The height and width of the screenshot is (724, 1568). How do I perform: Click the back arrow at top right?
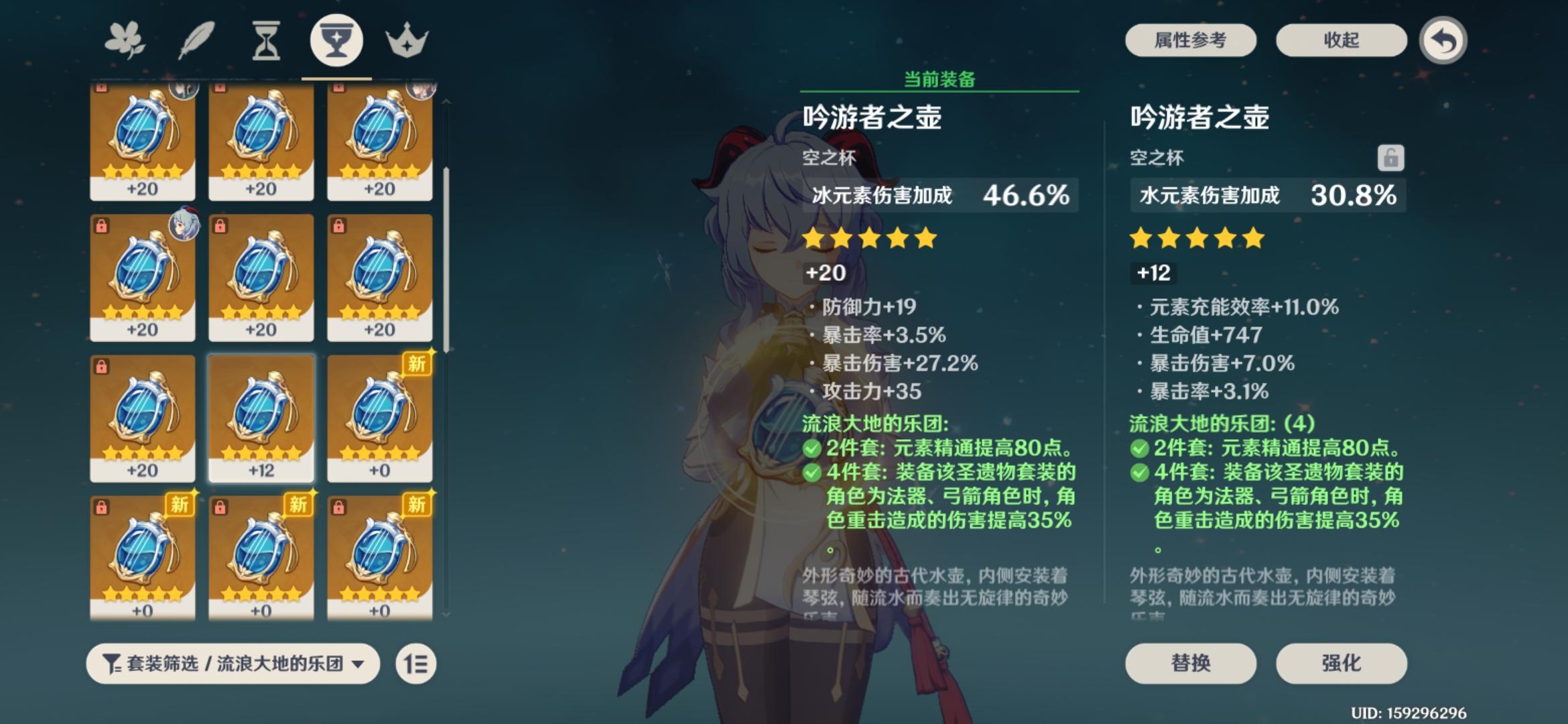(x=1443, y=40)
